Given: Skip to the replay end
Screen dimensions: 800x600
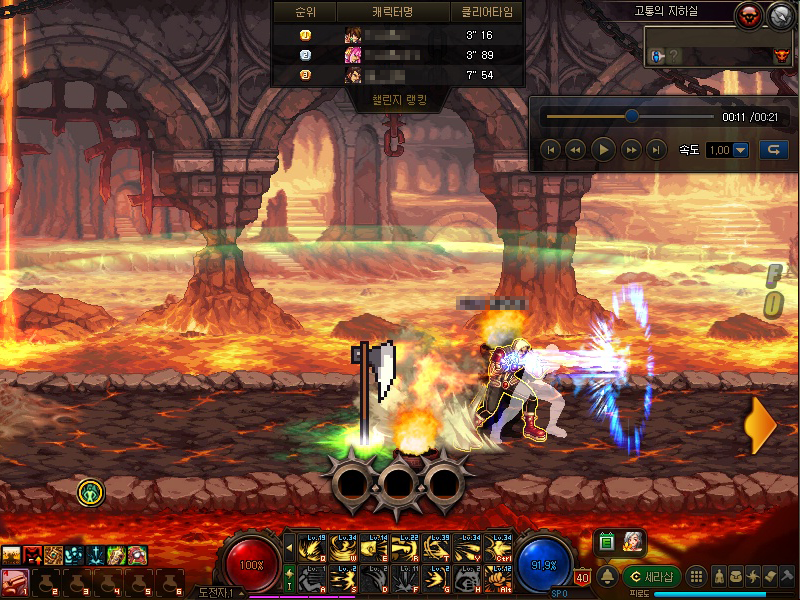Looking at the screenshot, I should (656, 150).
